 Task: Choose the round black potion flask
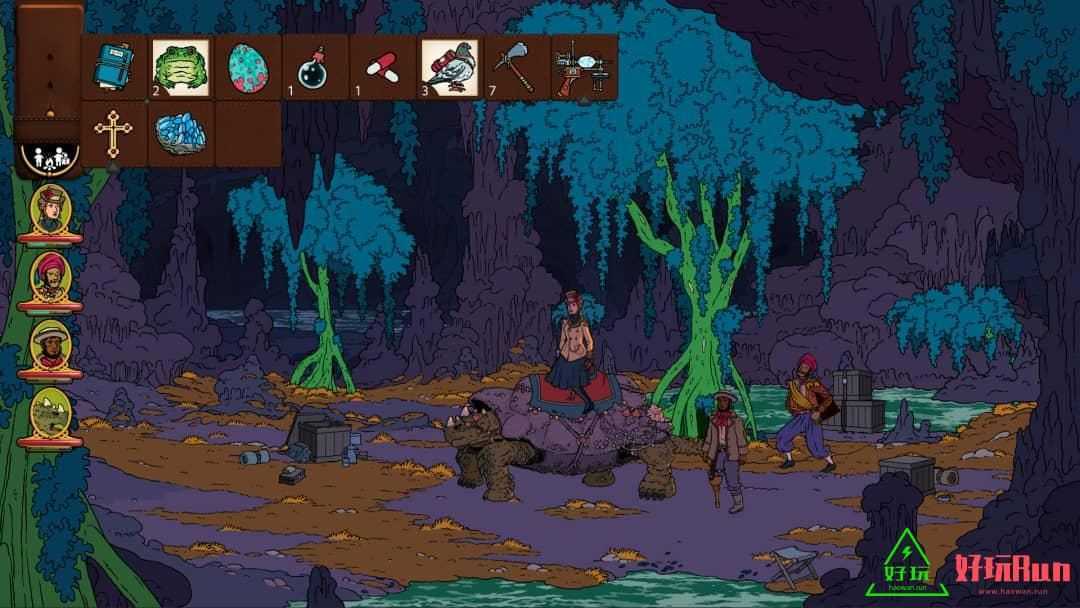pos(315,68)
